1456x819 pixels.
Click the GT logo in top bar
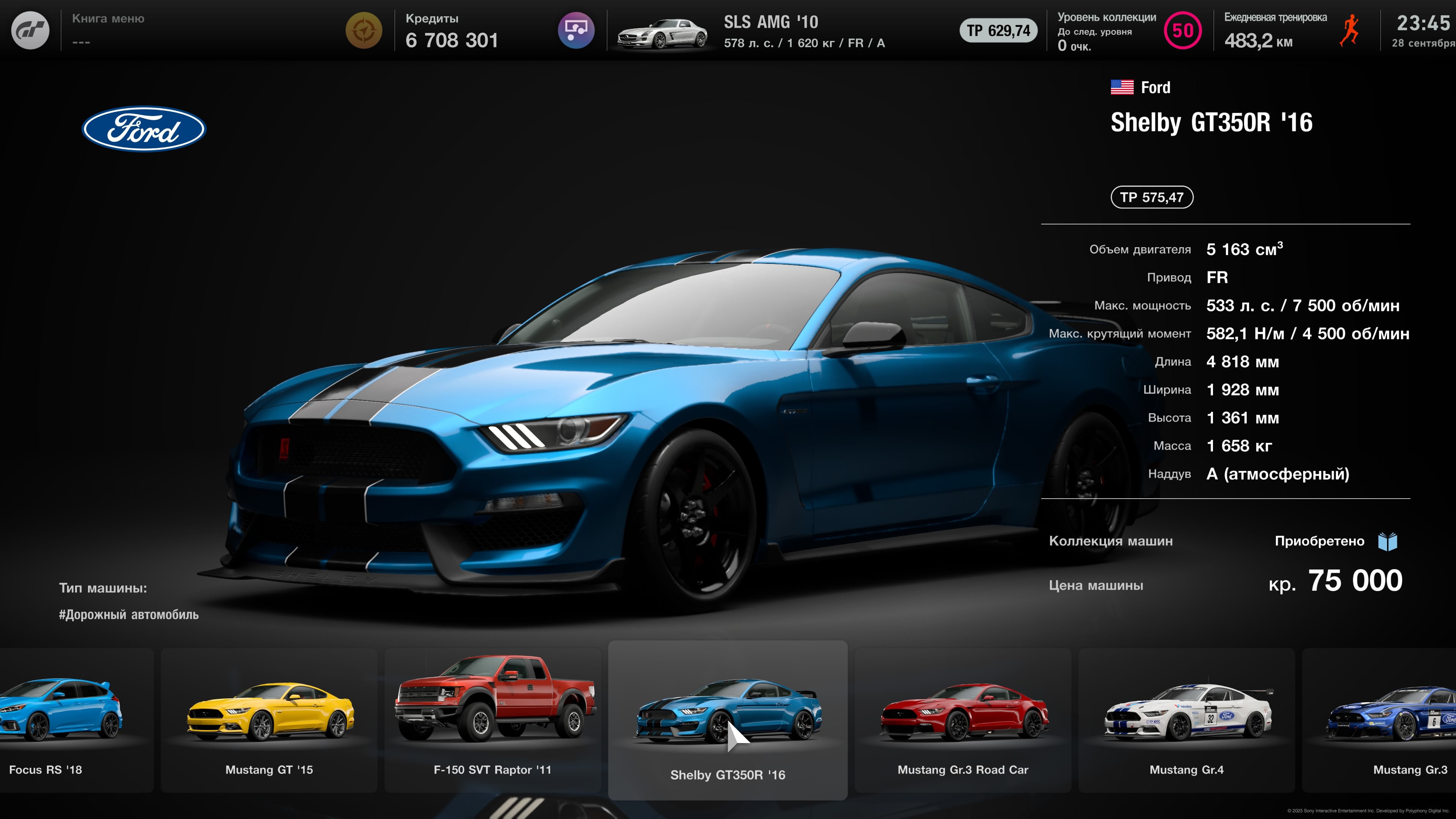(30, 30)
